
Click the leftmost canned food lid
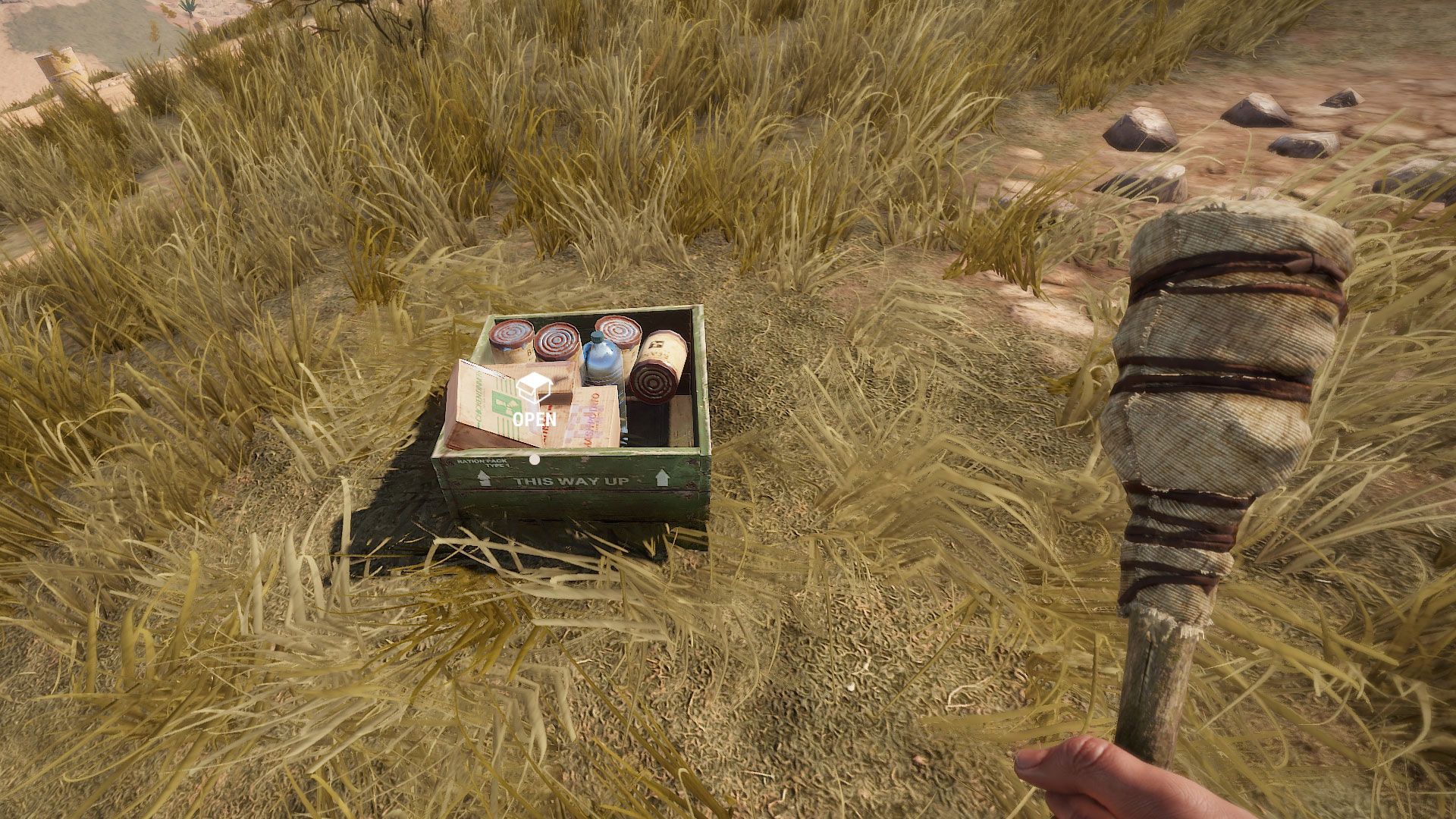(x=510, y=332)
